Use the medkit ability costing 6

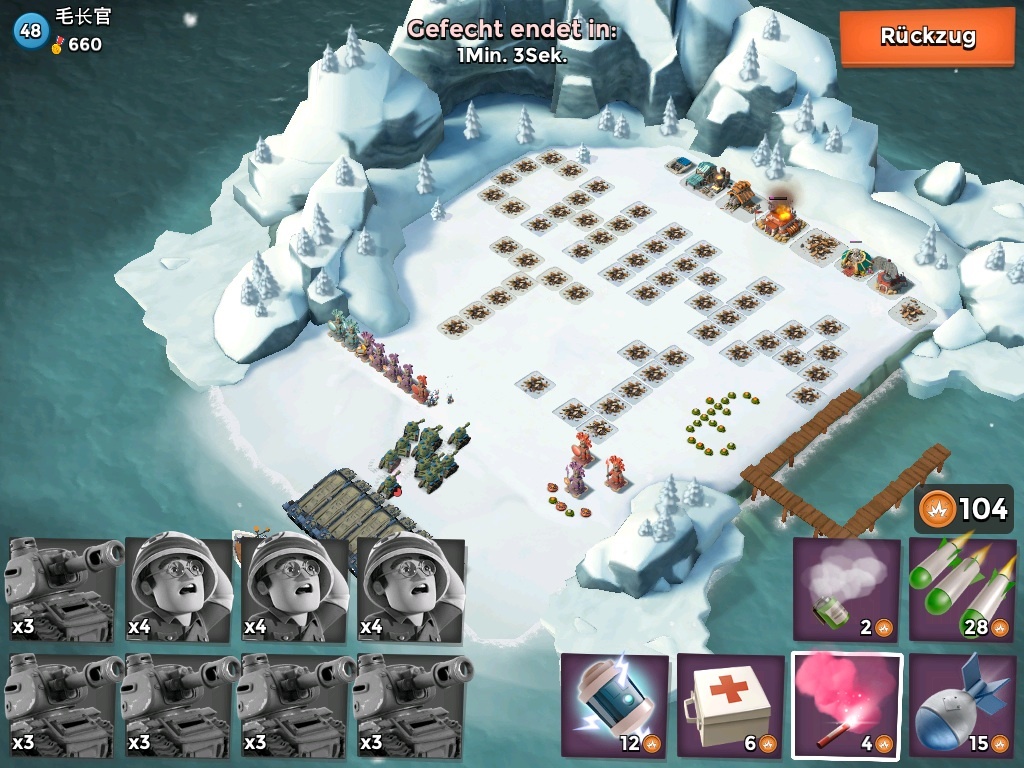coord(730,705)
